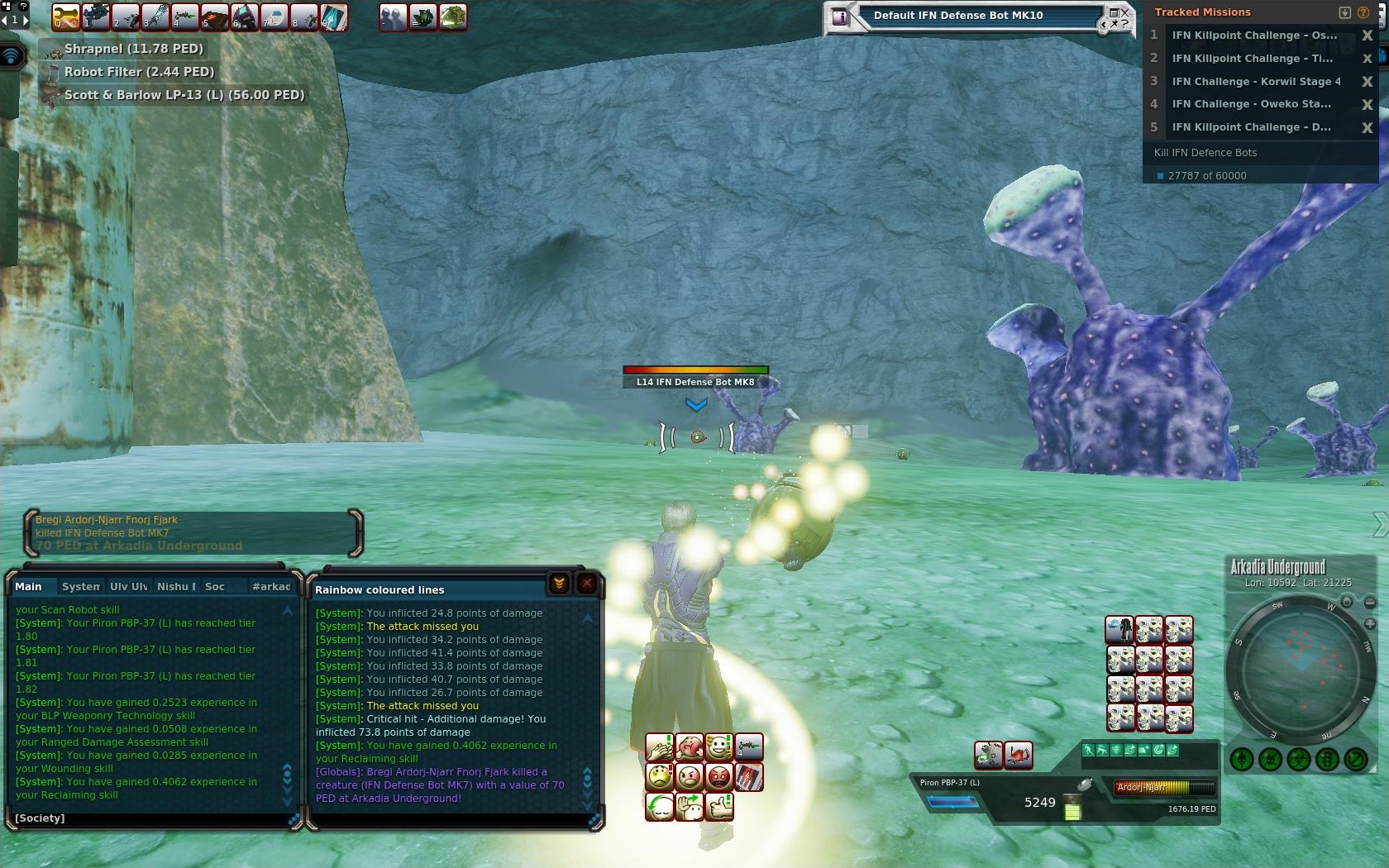Viewport: 1389px width, 868px height.
Task: Toggle the biohazard radar filter icon
Action: click(x=1298, y=759)
